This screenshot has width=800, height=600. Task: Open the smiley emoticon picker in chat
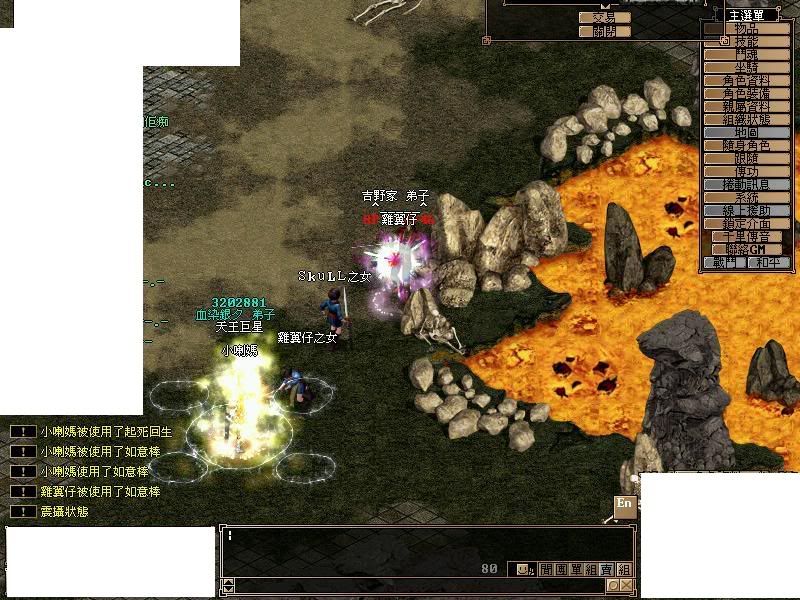pyautogui.click(x=521, y=569)
